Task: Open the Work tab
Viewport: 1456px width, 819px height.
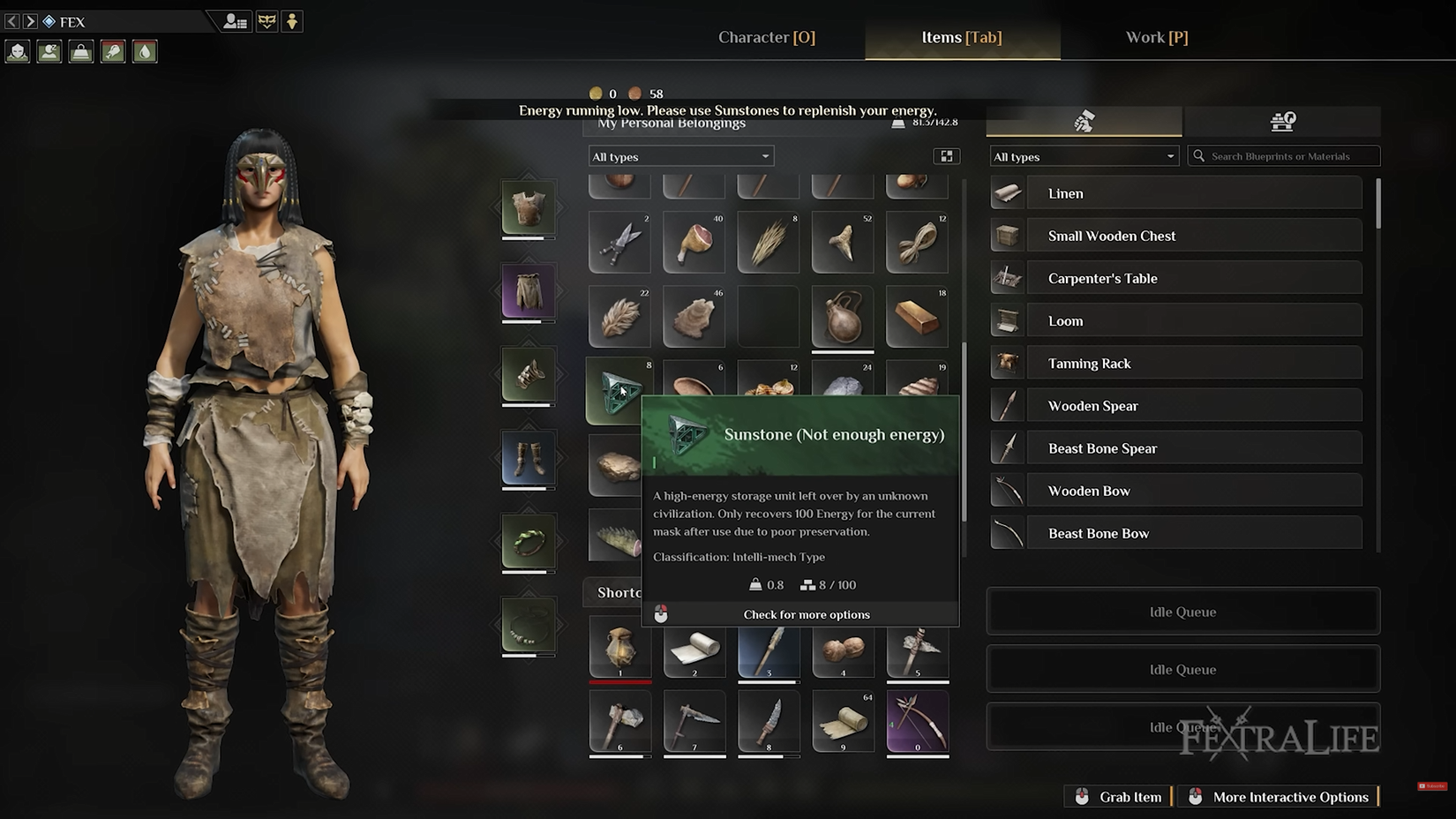Action: pyautogui.click(x=1156, y=37)
